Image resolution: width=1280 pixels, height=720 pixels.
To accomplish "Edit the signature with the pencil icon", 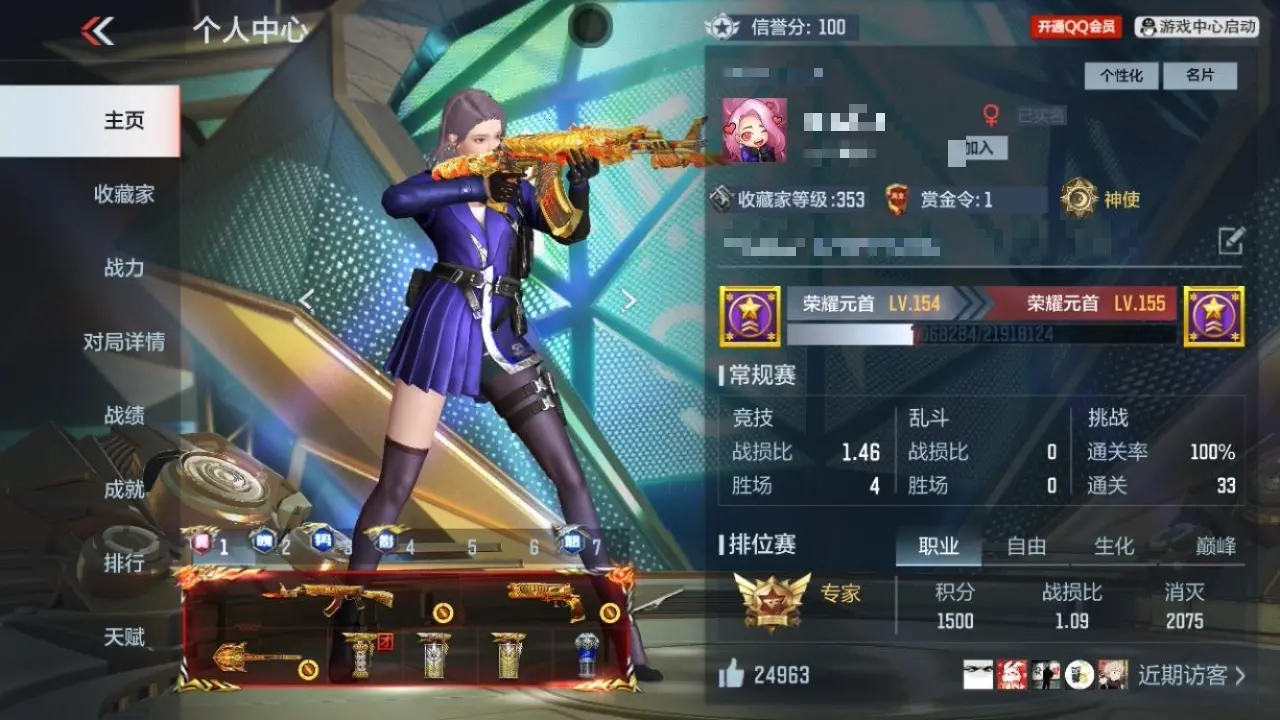I will tap(1231, 241).
